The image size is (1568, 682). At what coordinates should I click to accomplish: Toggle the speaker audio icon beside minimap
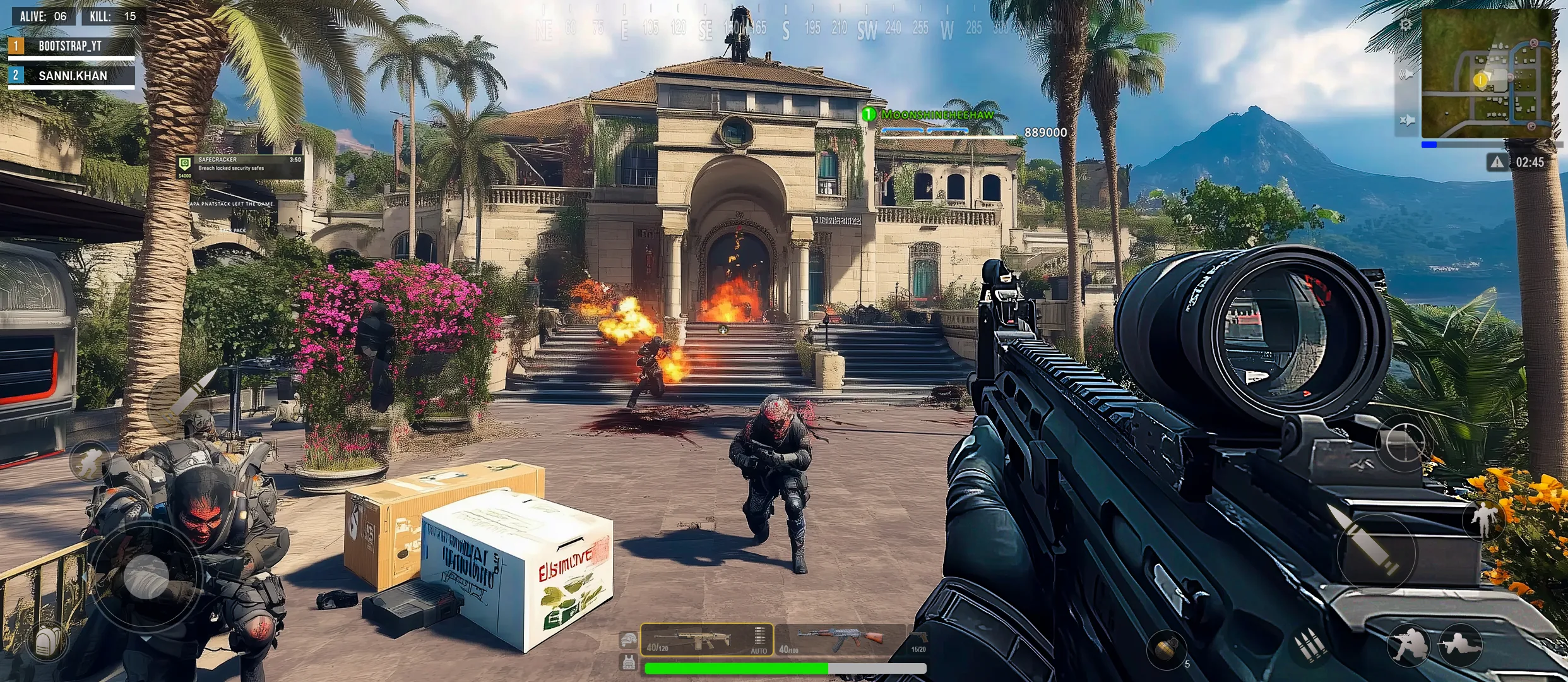click(x=1406, y=75)
